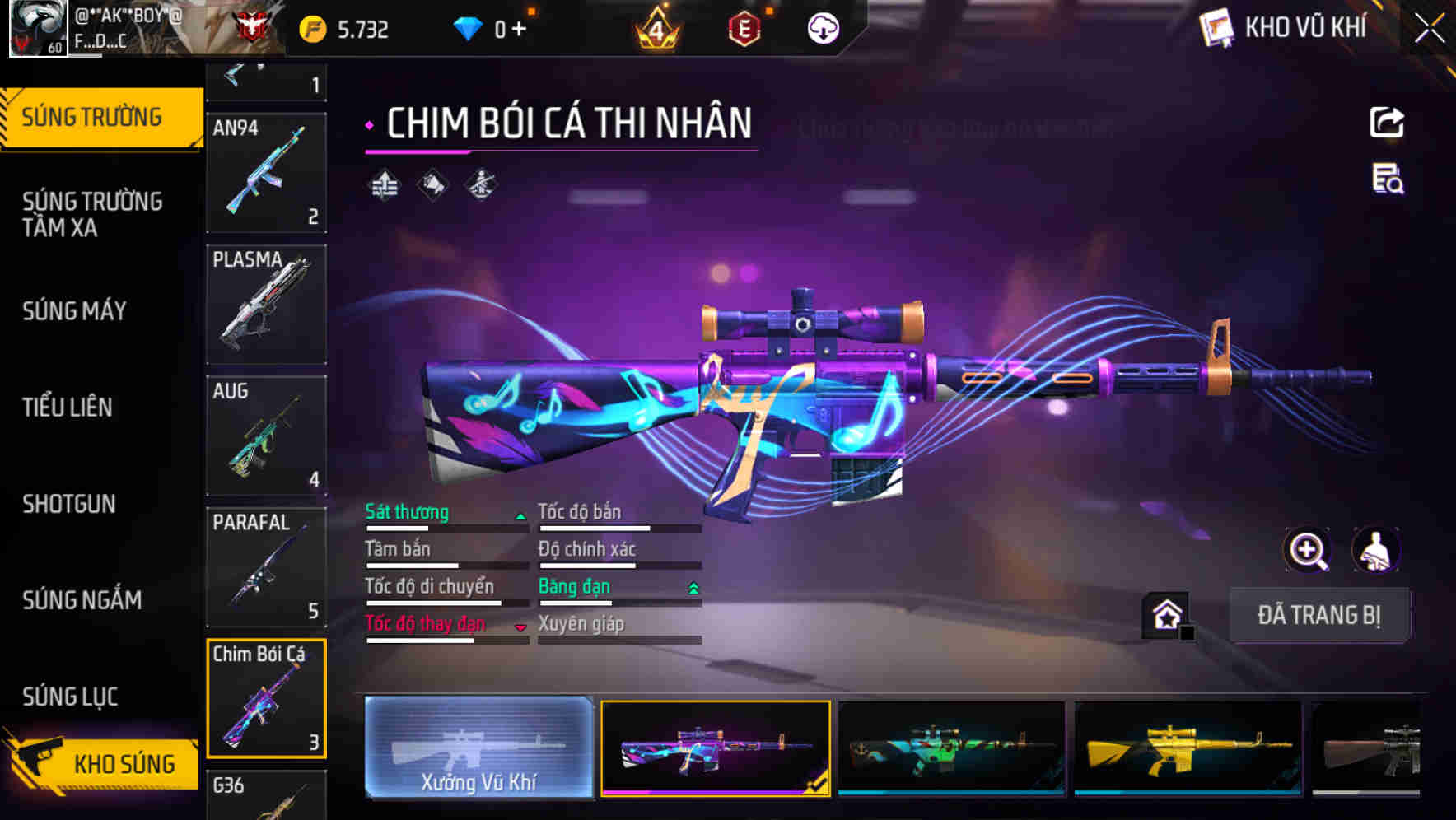Screen dimensions: 1456x820
Task: Close the weapon armory screen
Action: pos(1430,29)
